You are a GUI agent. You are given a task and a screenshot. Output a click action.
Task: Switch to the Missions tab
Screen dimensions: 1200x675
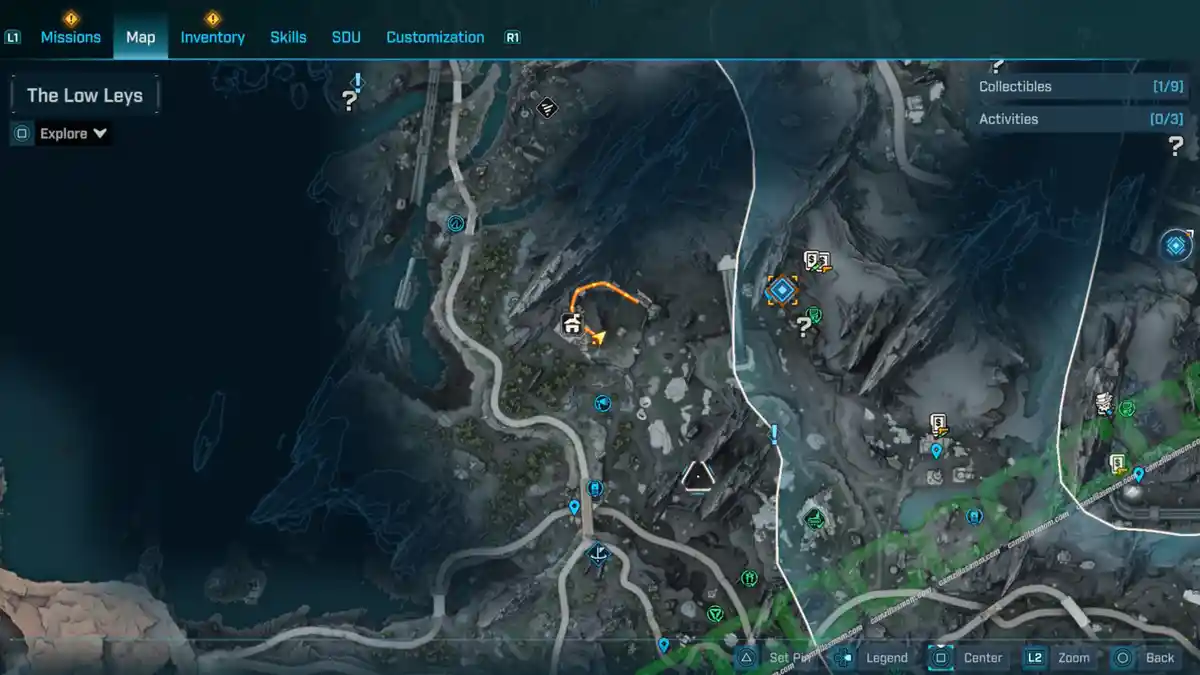click(70, 37)
